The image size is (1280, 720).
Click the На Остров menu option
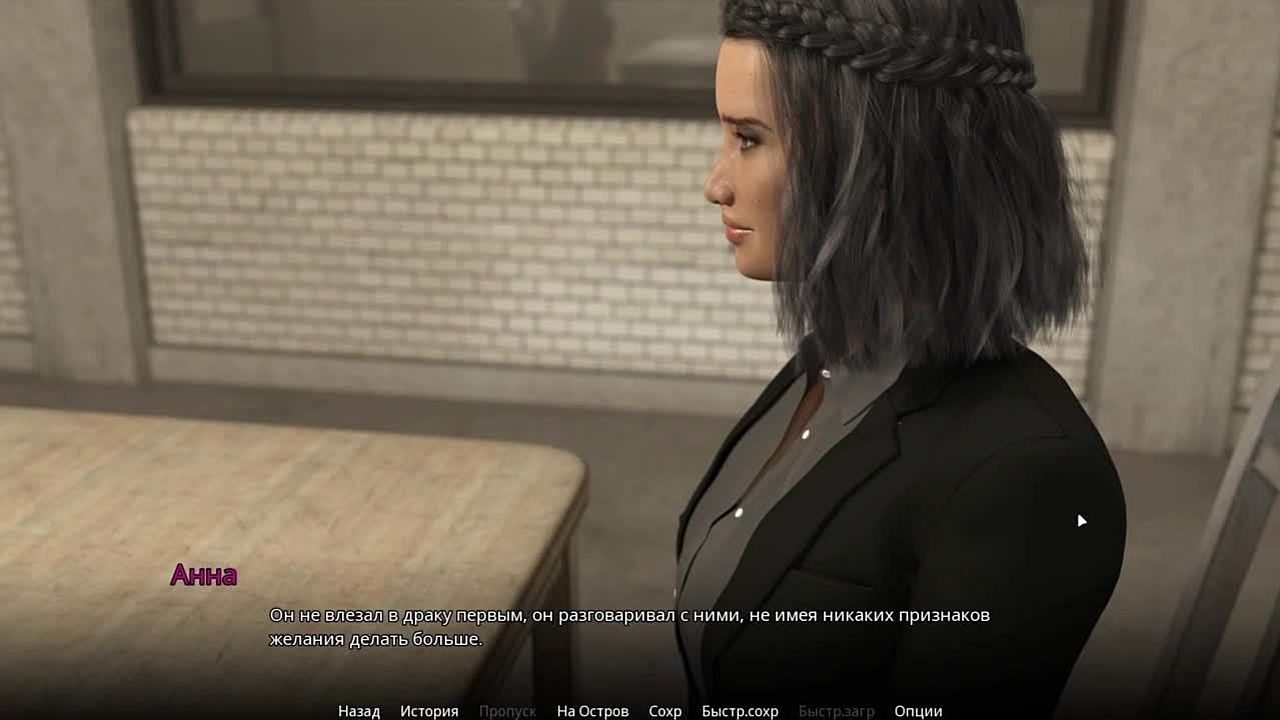click(592, 711)
